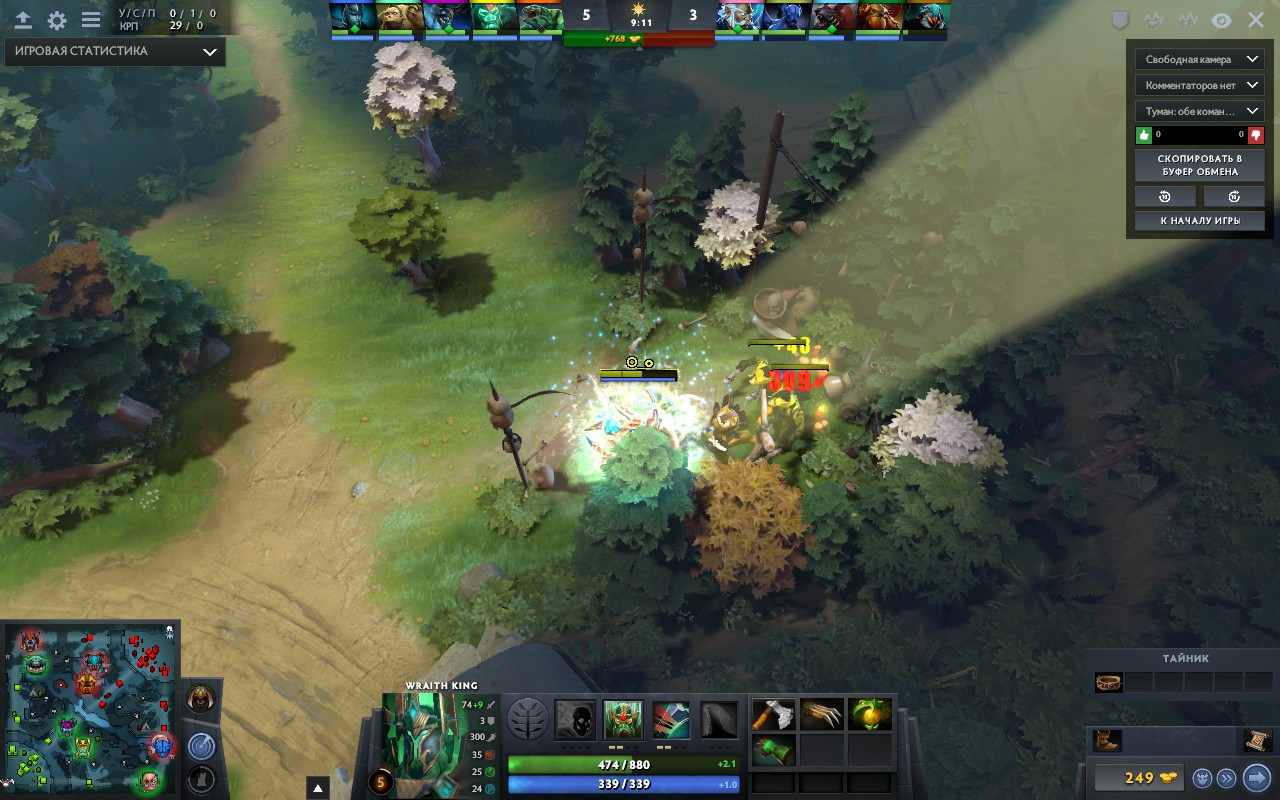1280x800 pixels.
Task: Jump to К началу игры
Action: (1199, 221)
